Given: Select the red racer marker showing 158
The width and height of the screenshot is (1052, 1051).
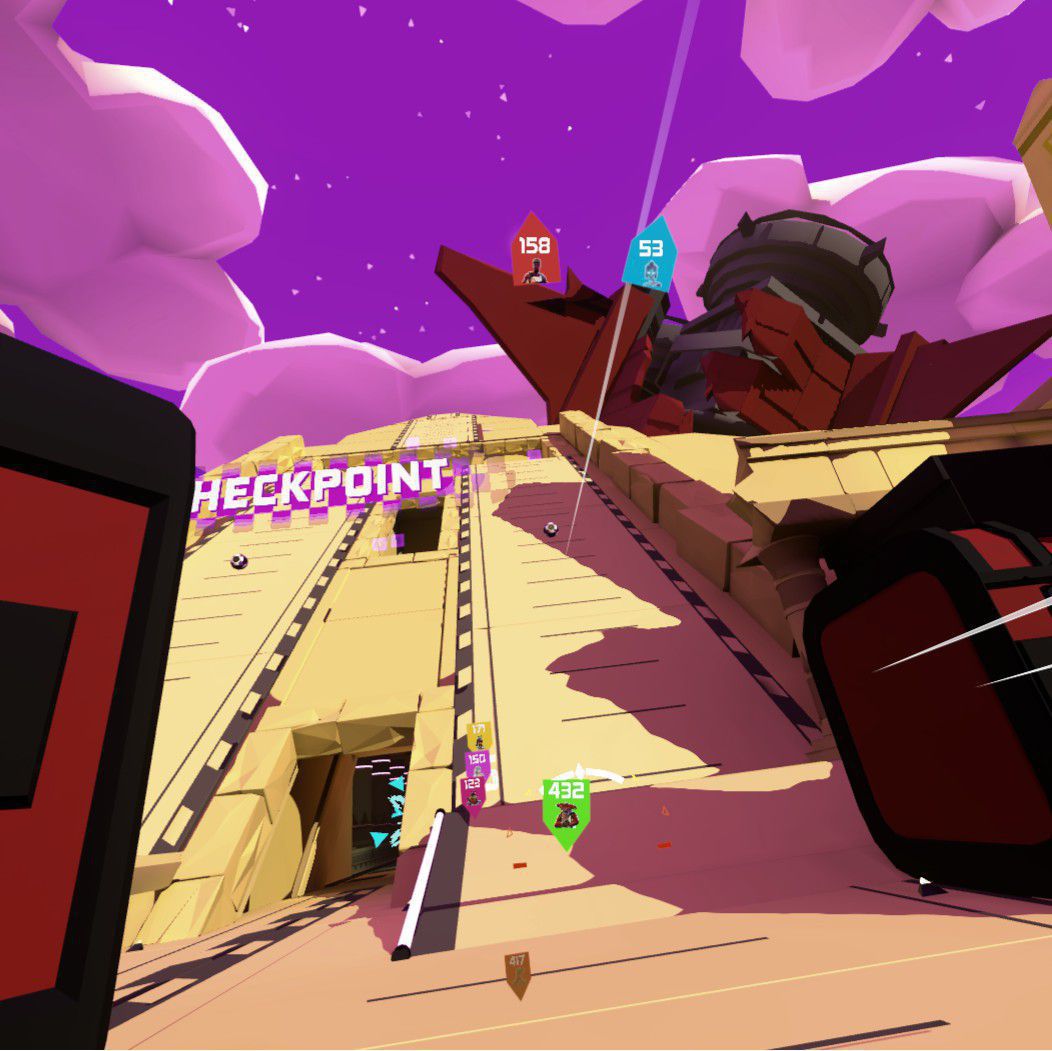Looking at the screenshot, I should (x=534, y=251).
